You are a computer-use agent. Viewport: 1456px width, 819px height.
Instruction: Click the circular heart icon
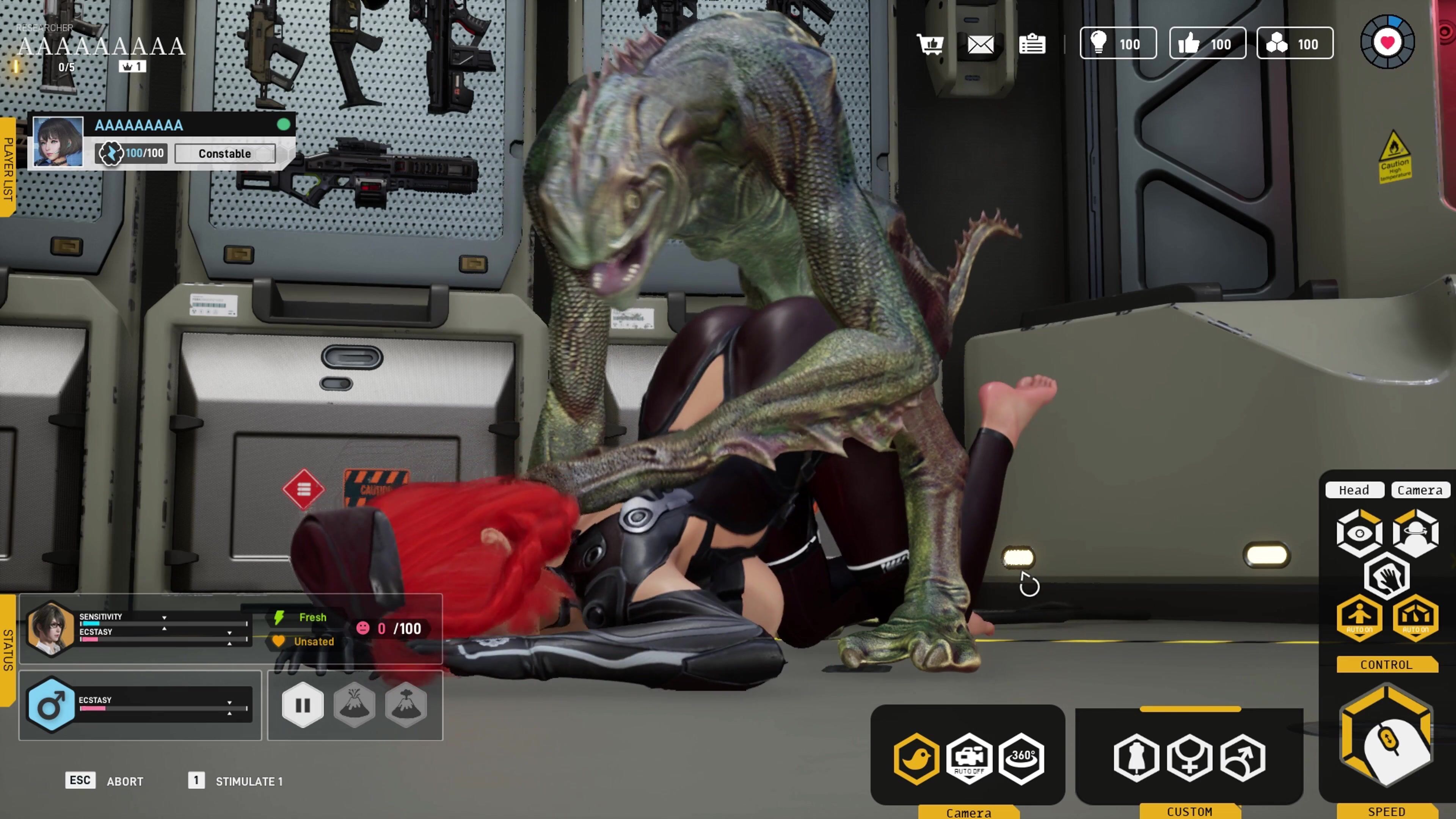(x=1387, y=42)
